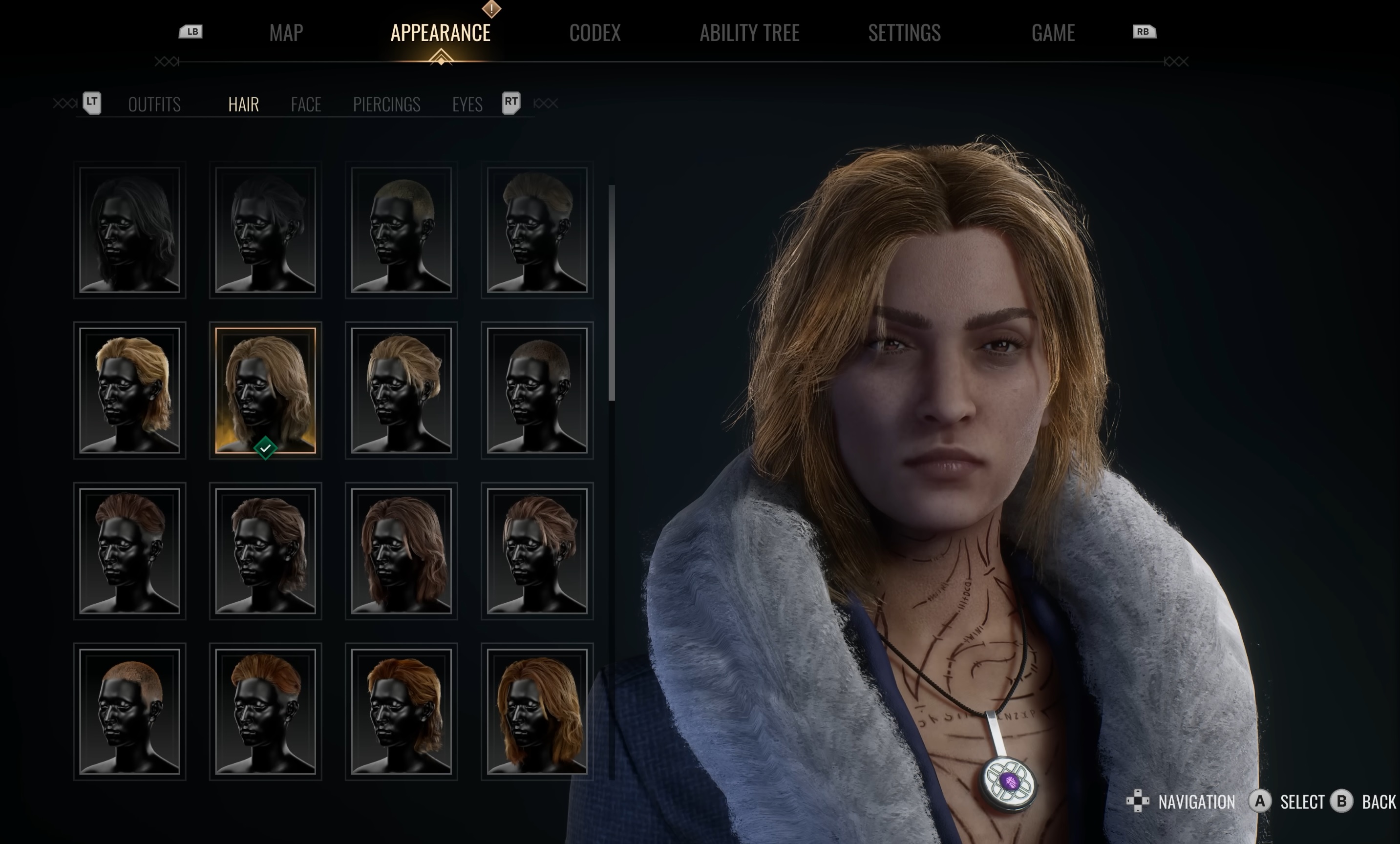Pick the long ginger hairstyle thumbnail
The image size is (1400, 844).
click(537, 712)
